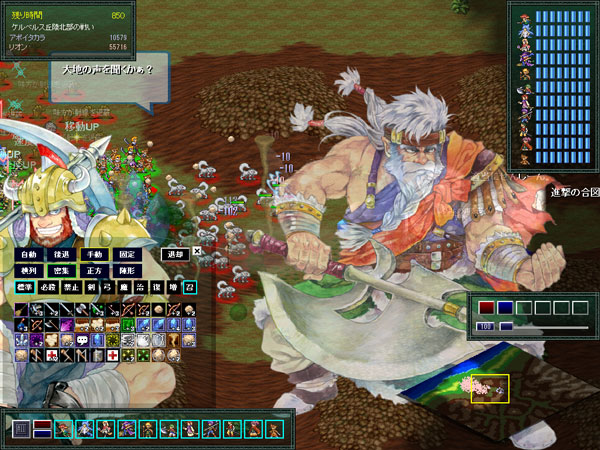
Task: Switch to 手動 (manual) control mode
Action: pyautogui.click(x=94, y=255)
